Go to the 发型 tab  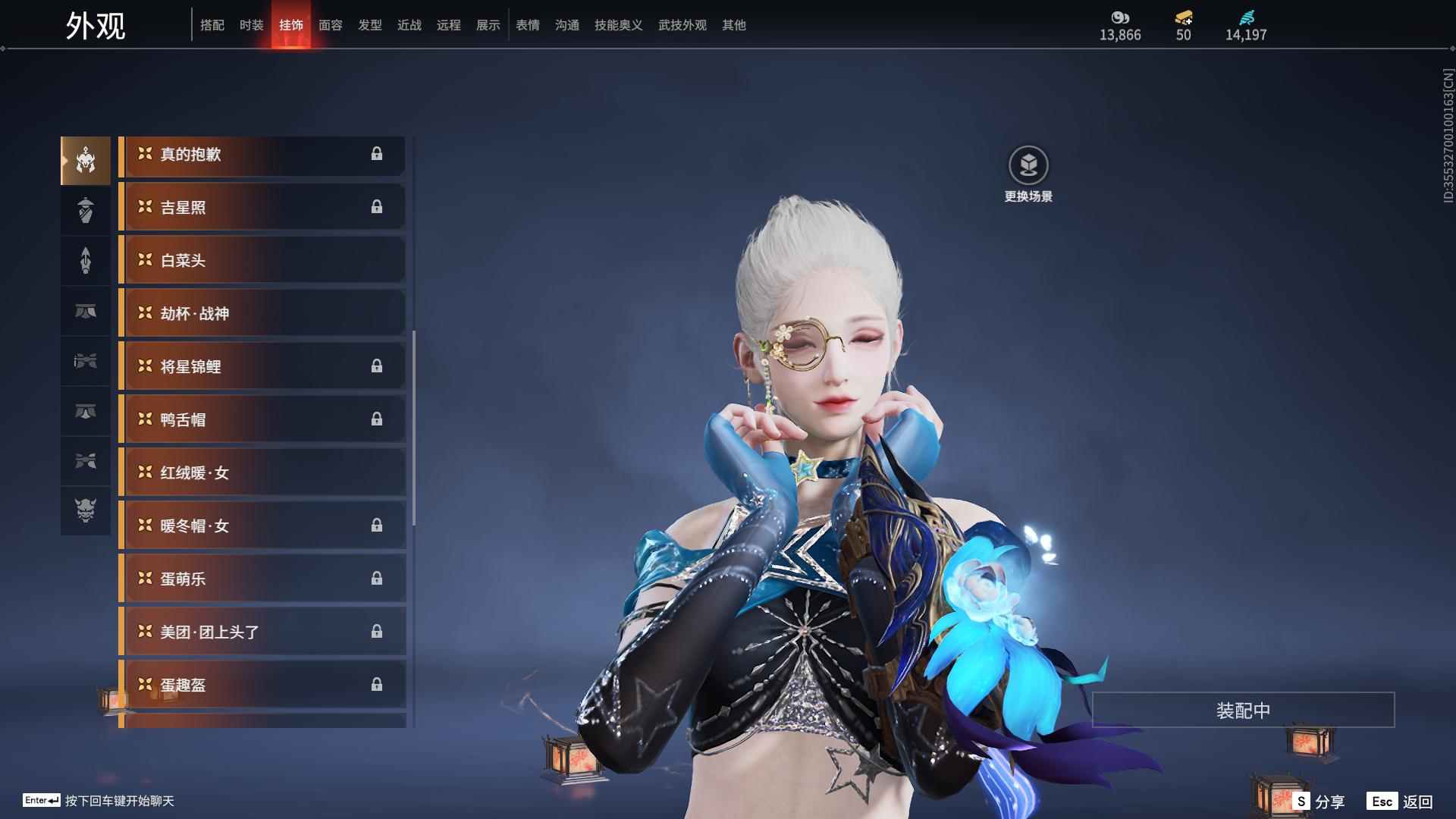click(369, 25)
